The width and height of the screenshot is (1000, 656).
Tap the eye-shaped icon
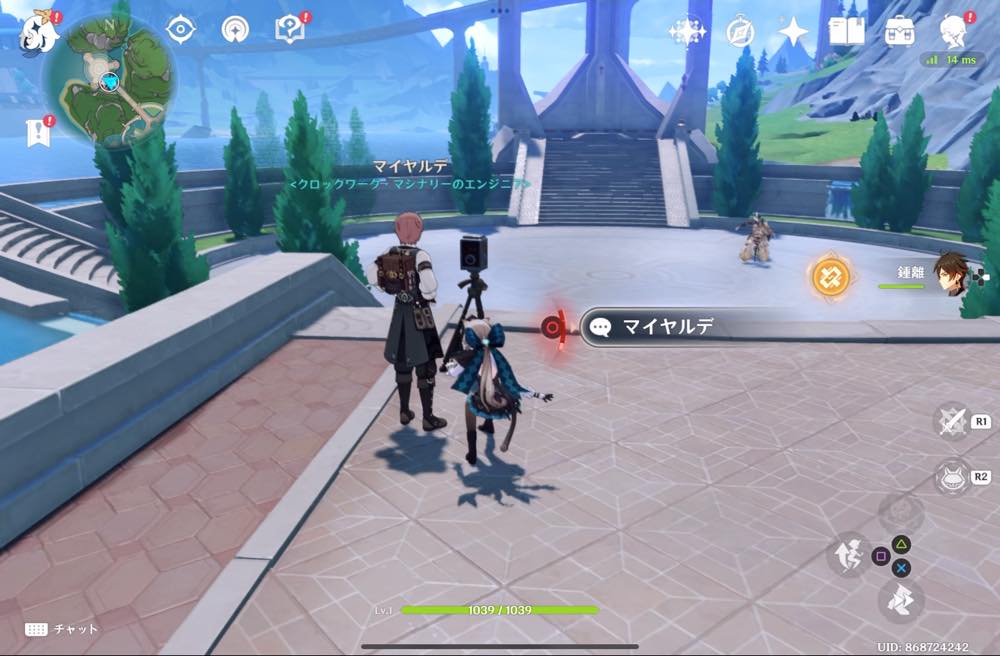(180, 30)
